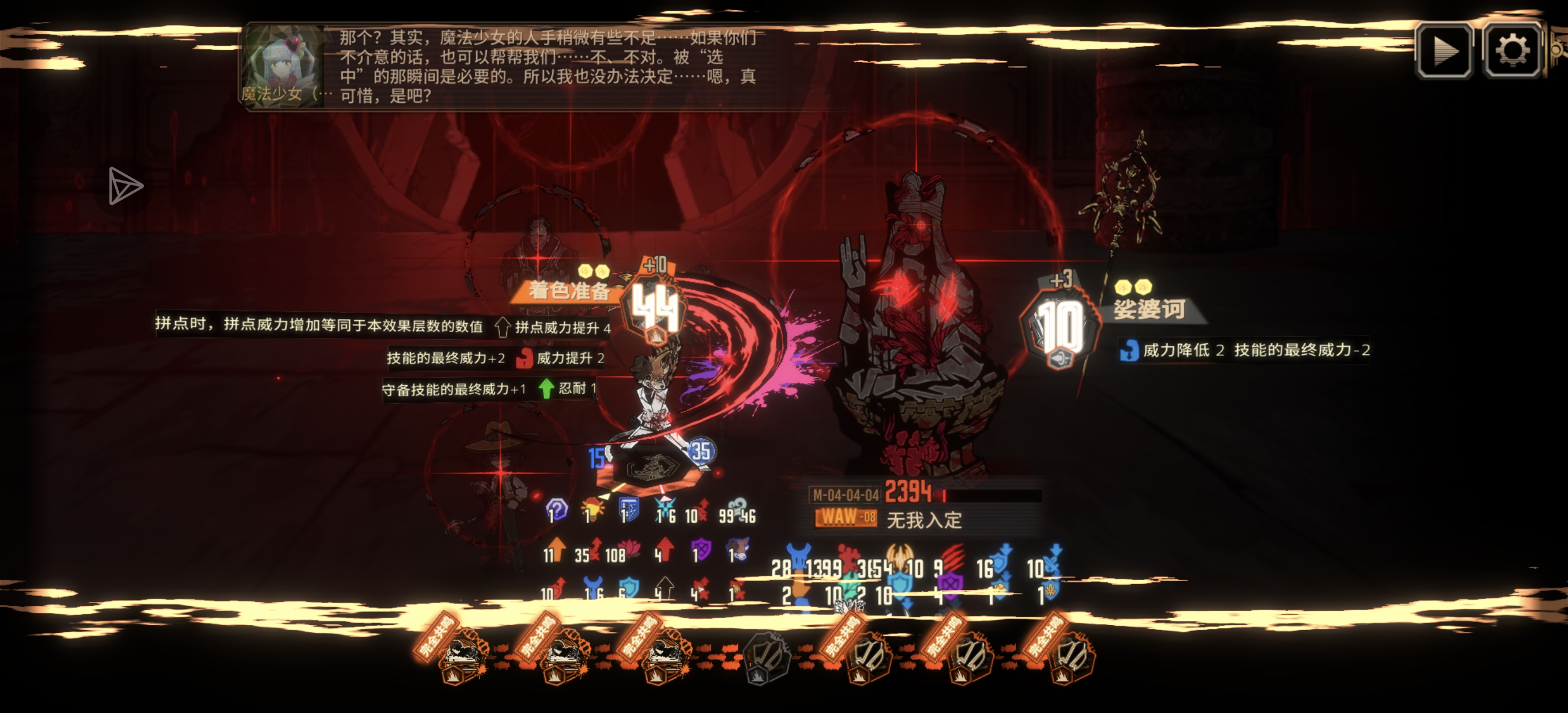Select the 着色准备 skill label
The height and width of the screenshot is (713, 1568).
point(568,291)
